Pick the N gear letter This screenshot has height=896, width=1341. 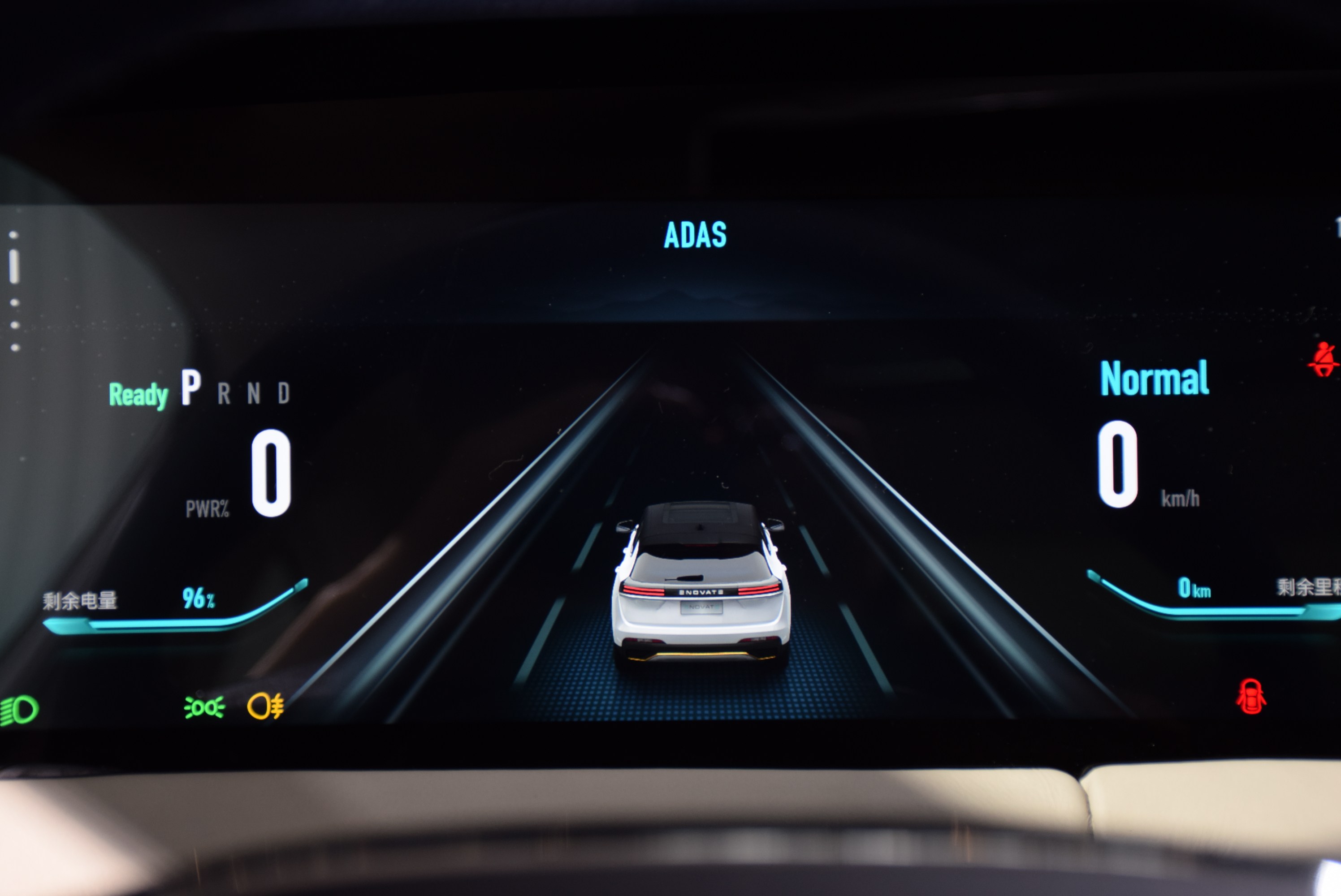coord(254,394)
